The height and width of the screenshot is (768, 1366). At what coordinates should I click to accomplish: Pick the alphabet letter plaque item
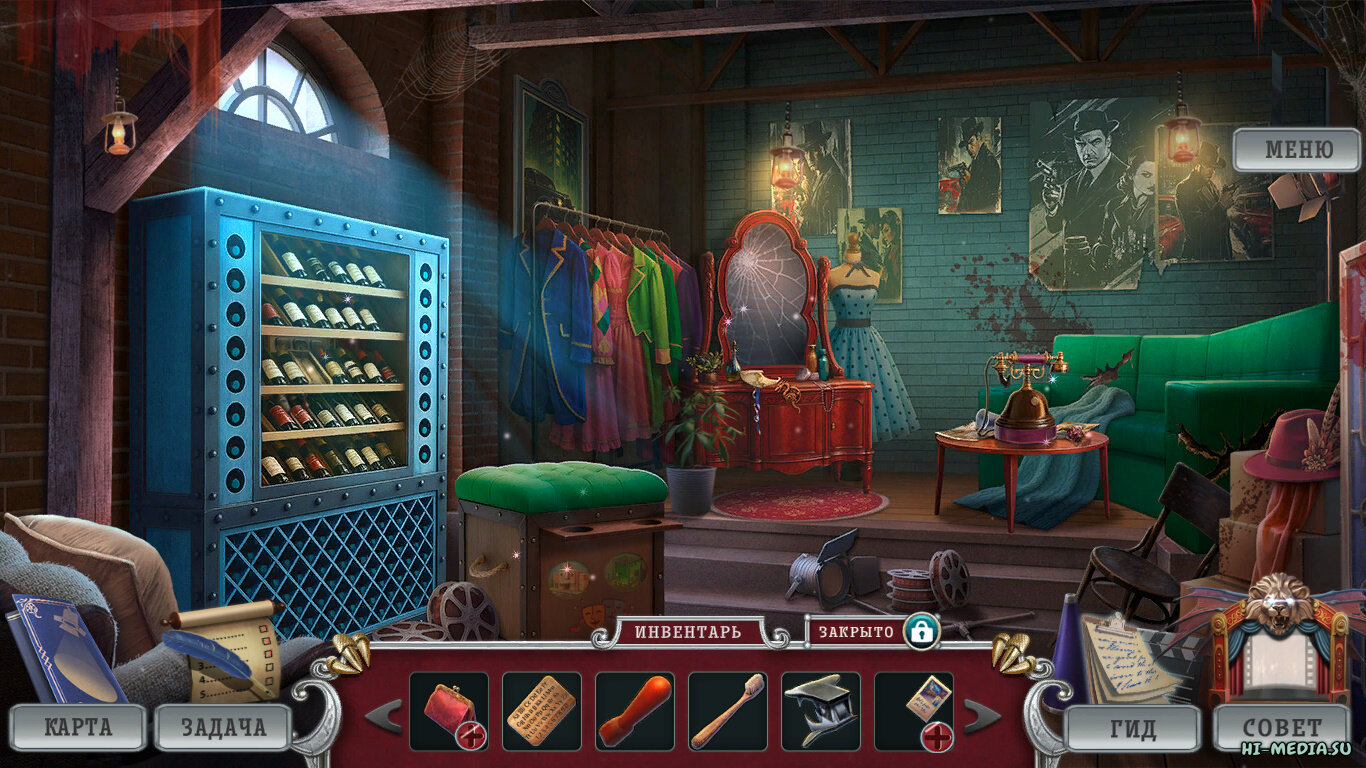(x=541, y=710)
